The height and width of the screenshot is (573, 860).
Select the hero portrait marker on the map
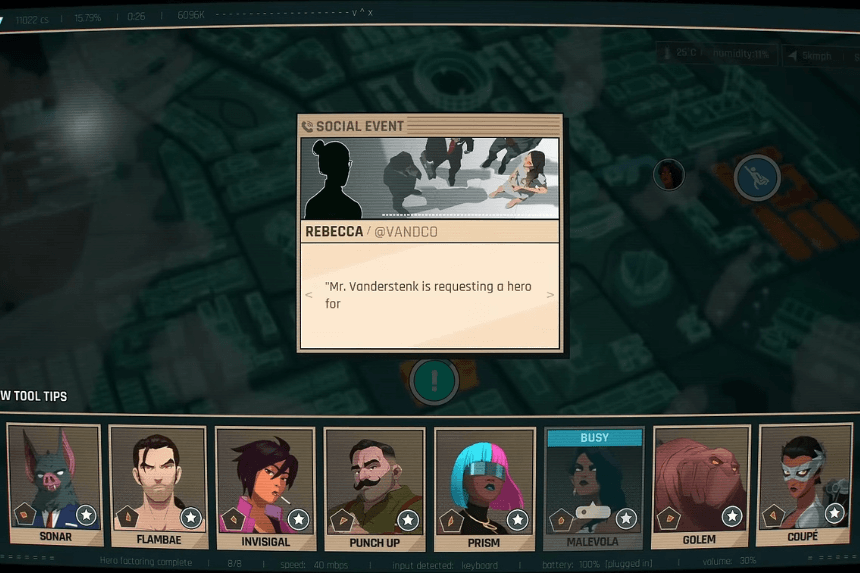tap(668, 175)
